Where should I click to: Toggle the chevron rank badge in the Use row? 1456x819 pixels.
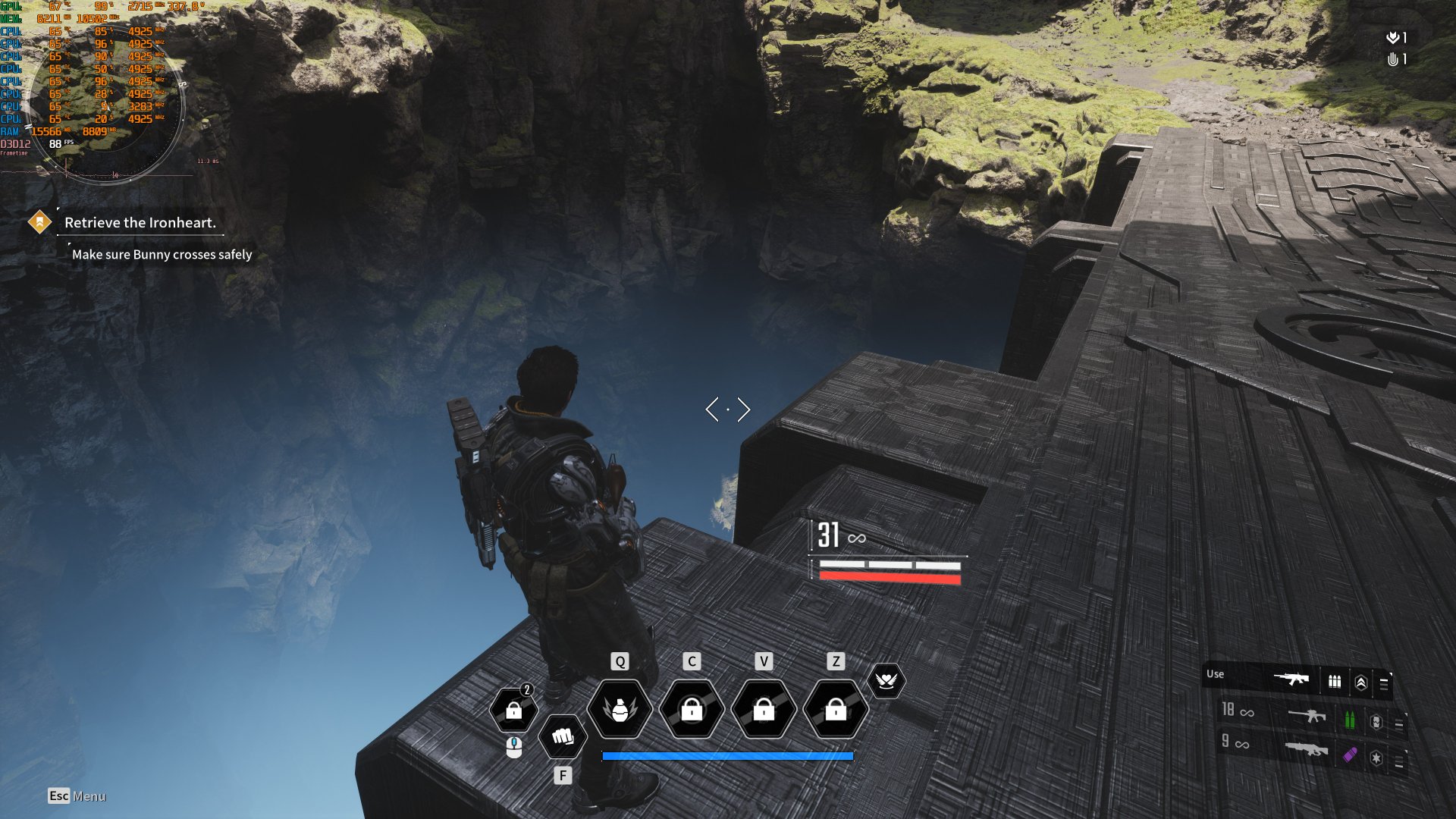coord(1362,682)
